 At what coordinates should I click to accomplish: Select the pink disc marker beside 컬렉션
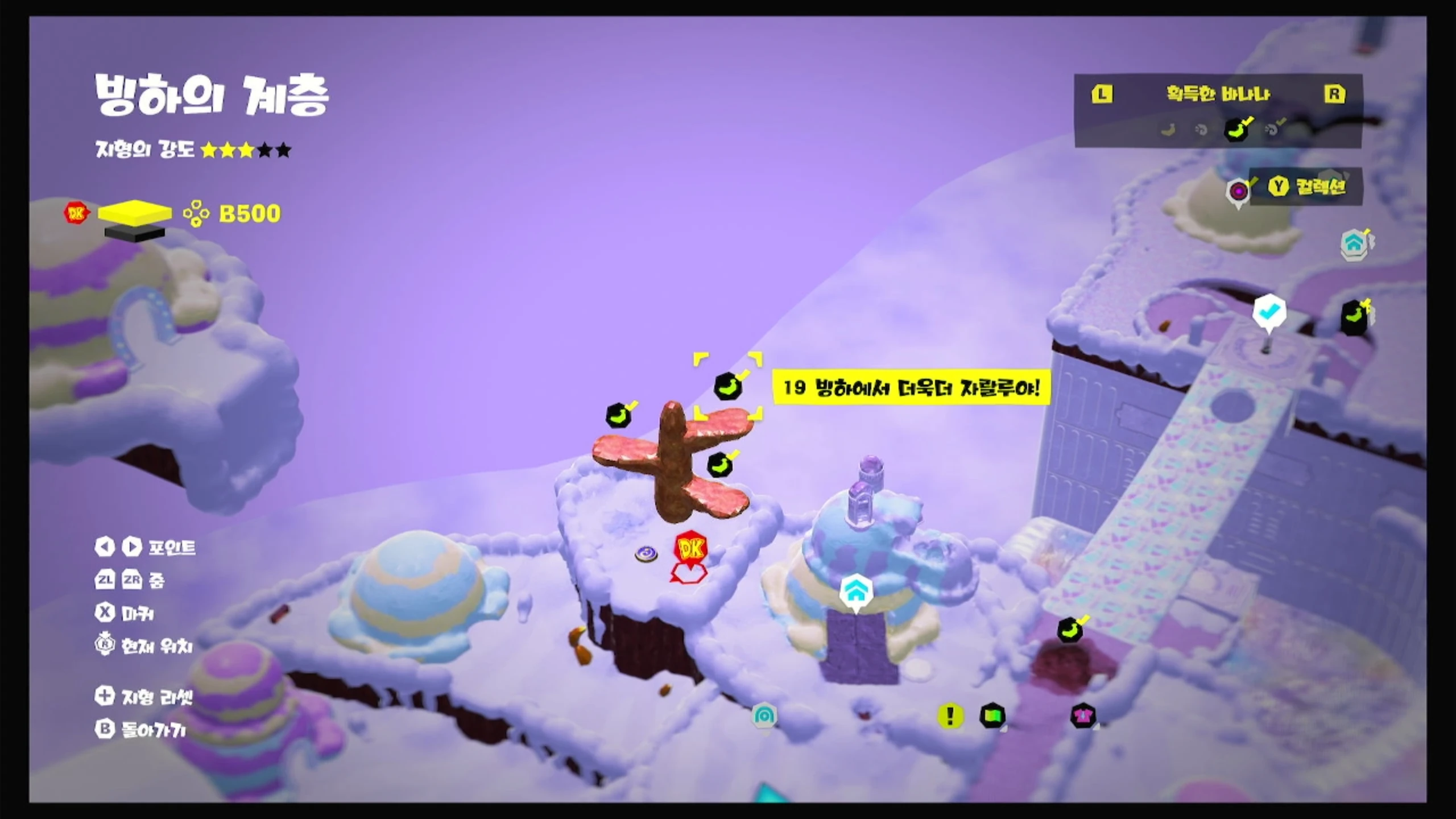tap(1238, 192)
